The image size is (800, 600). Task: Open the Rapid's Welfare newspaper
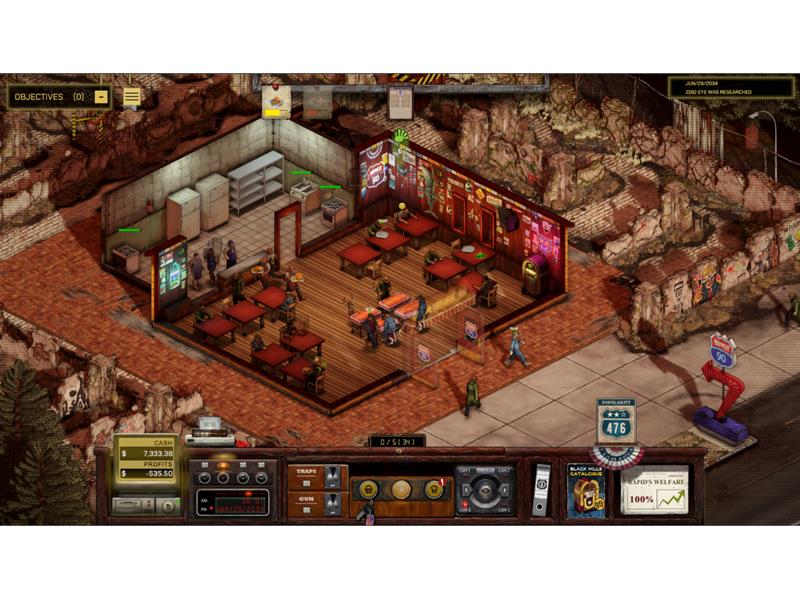[x=655, y=490]
